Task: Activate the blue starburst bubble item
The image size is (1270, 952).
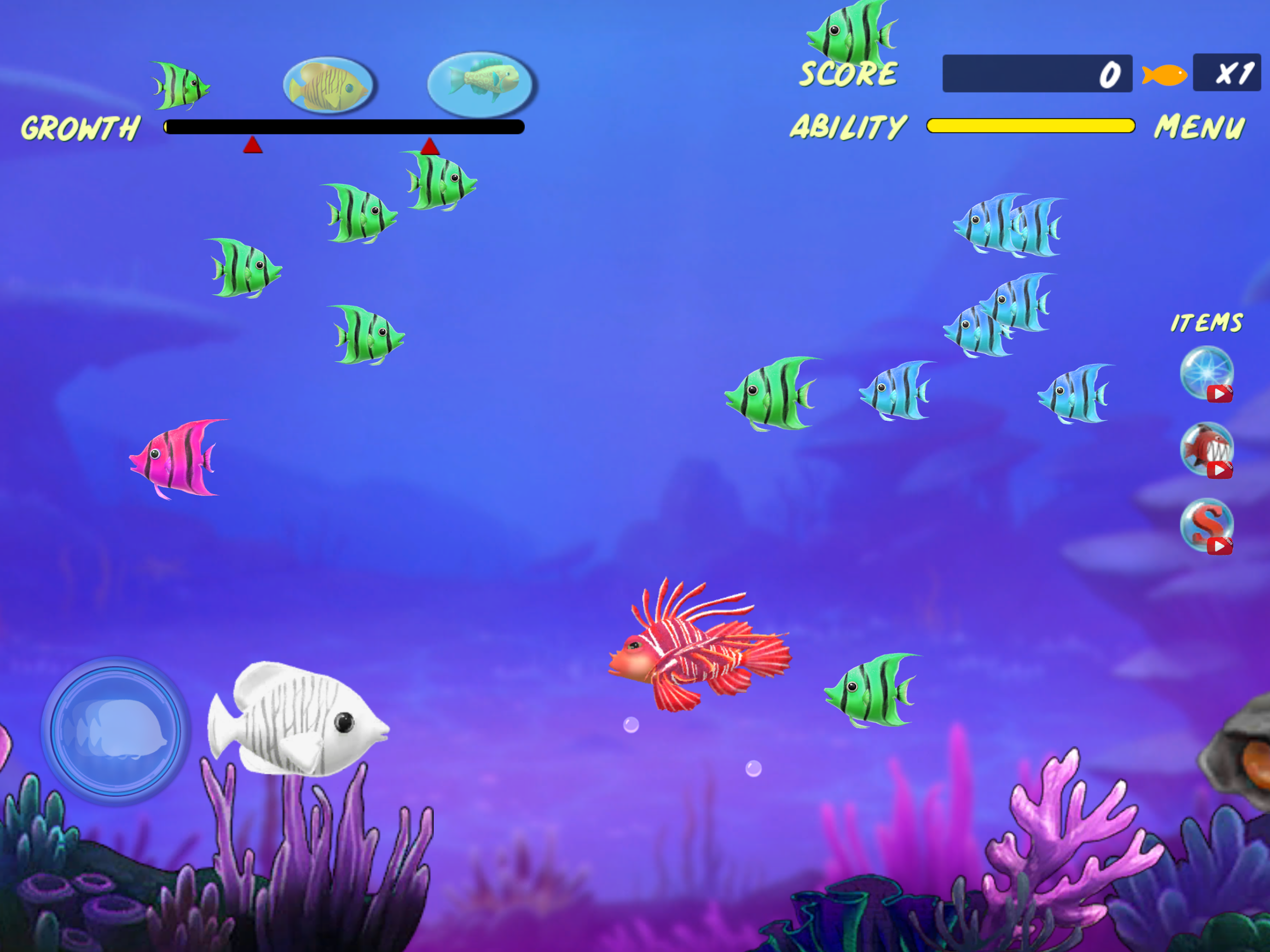Action: pyautogui.click(x=1206, y=373)
